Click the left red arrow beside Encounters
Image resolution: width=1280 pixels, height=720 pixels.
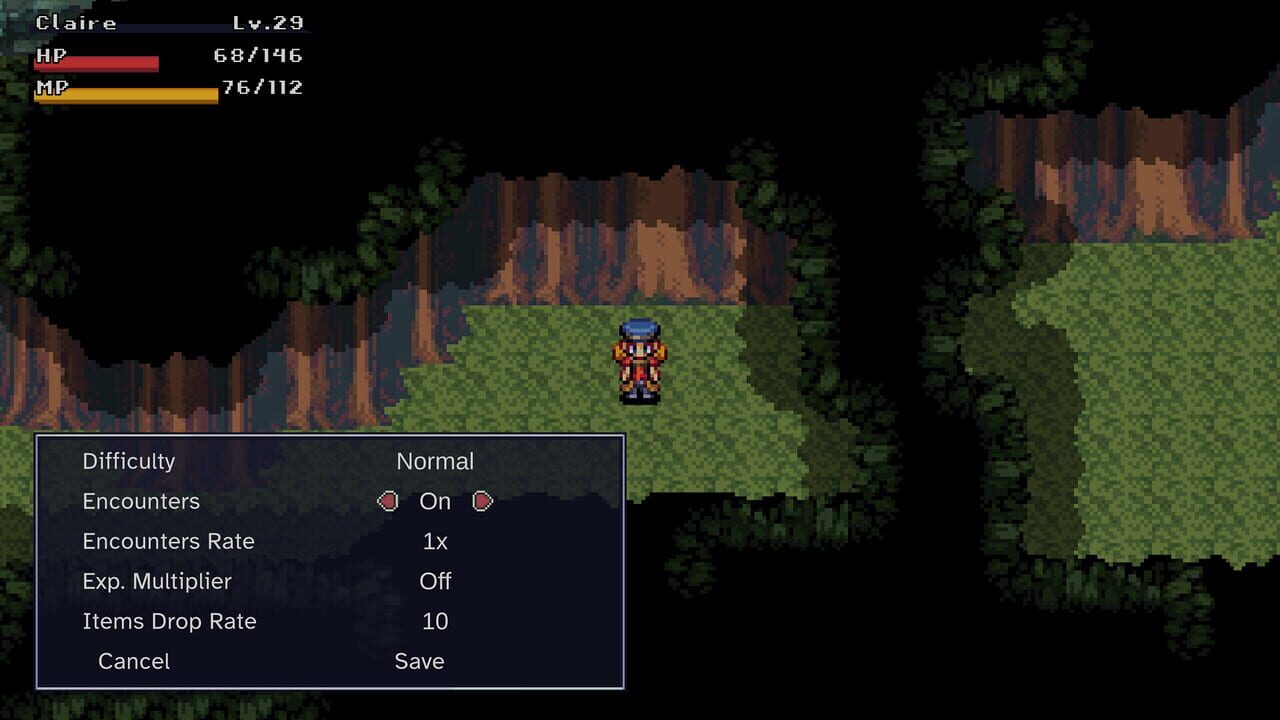tap(388, 501)
